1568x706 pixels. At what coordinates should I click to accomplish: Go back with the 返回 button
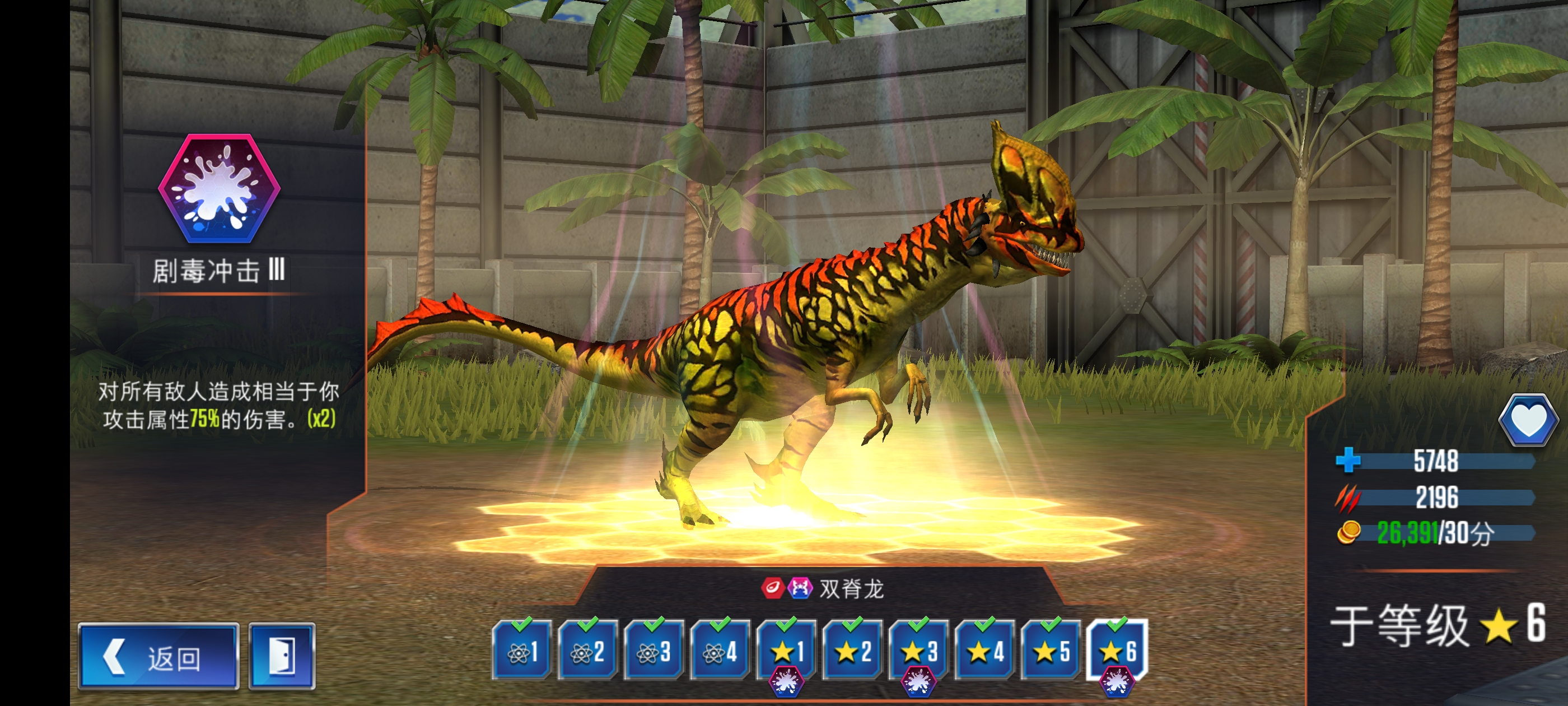tap(158, 657)
